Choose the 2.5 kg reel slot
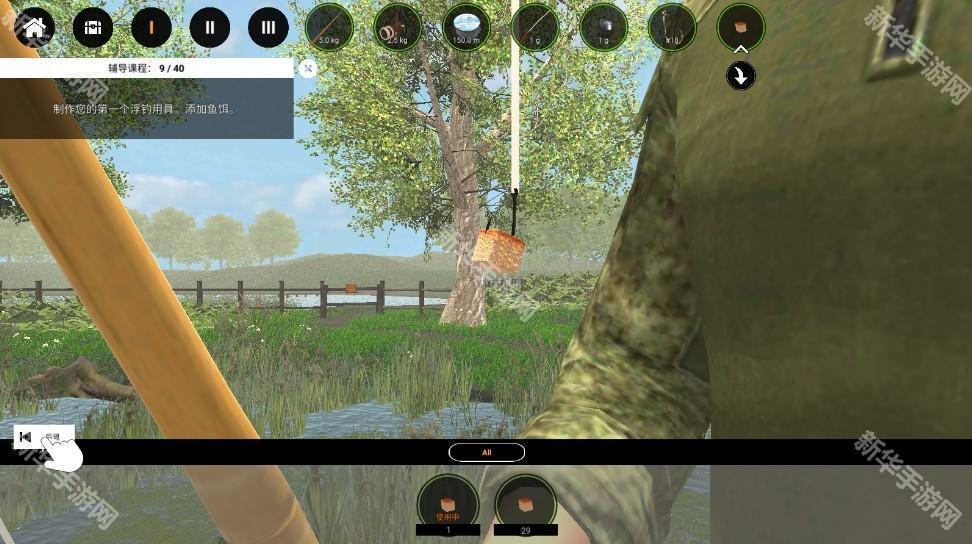The image size is (972, 544). [x=398, y=27]
